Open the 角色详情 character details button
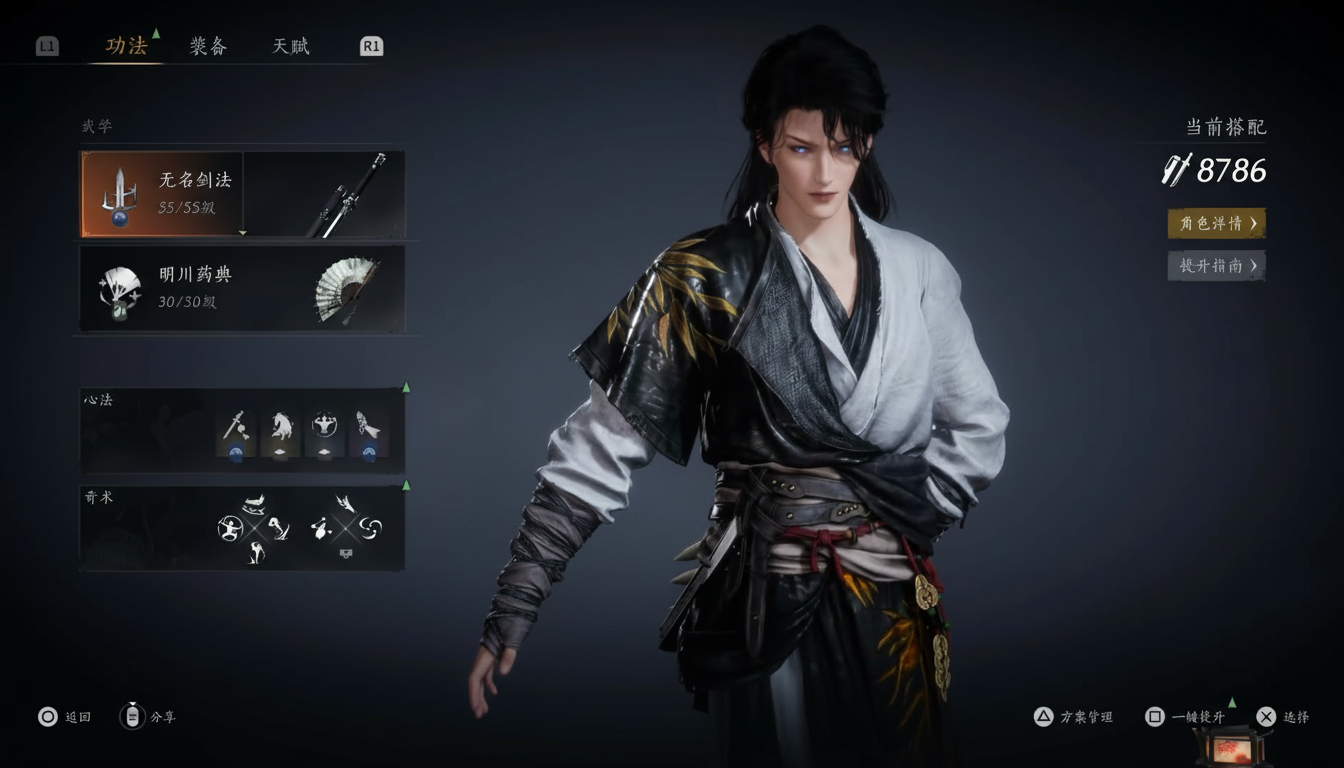 click(1216, 223)
